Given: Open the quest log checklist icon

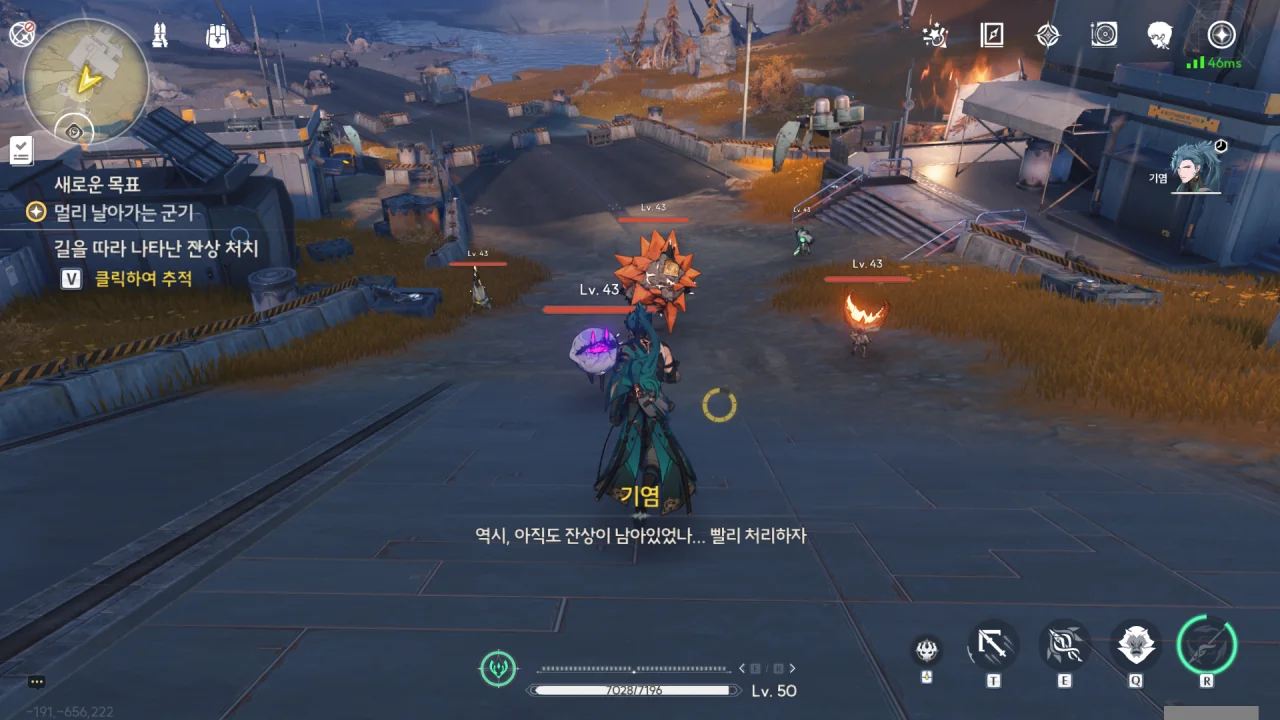Looking at the screenshot, I should pos(20,150).
